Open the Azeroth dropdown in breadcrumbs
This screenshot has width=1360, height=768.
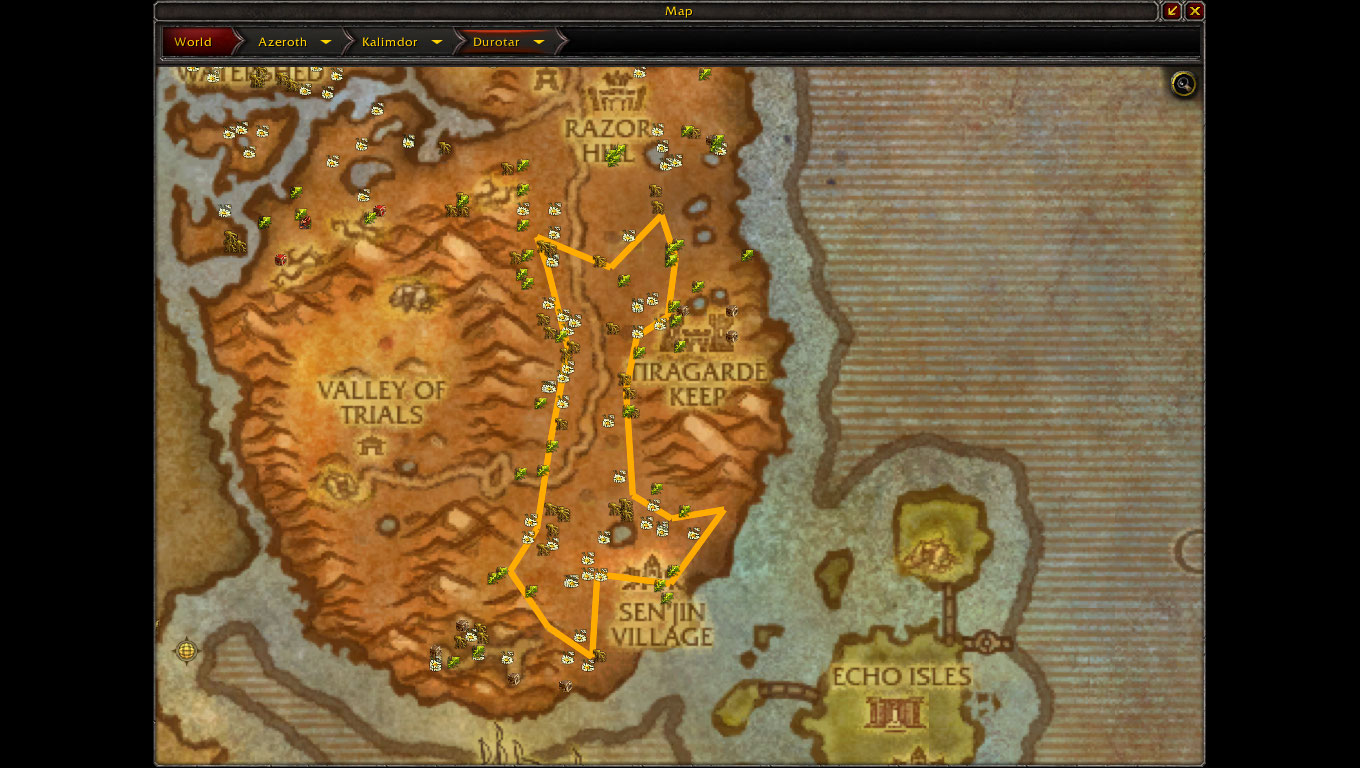click(x=326, y=42)
